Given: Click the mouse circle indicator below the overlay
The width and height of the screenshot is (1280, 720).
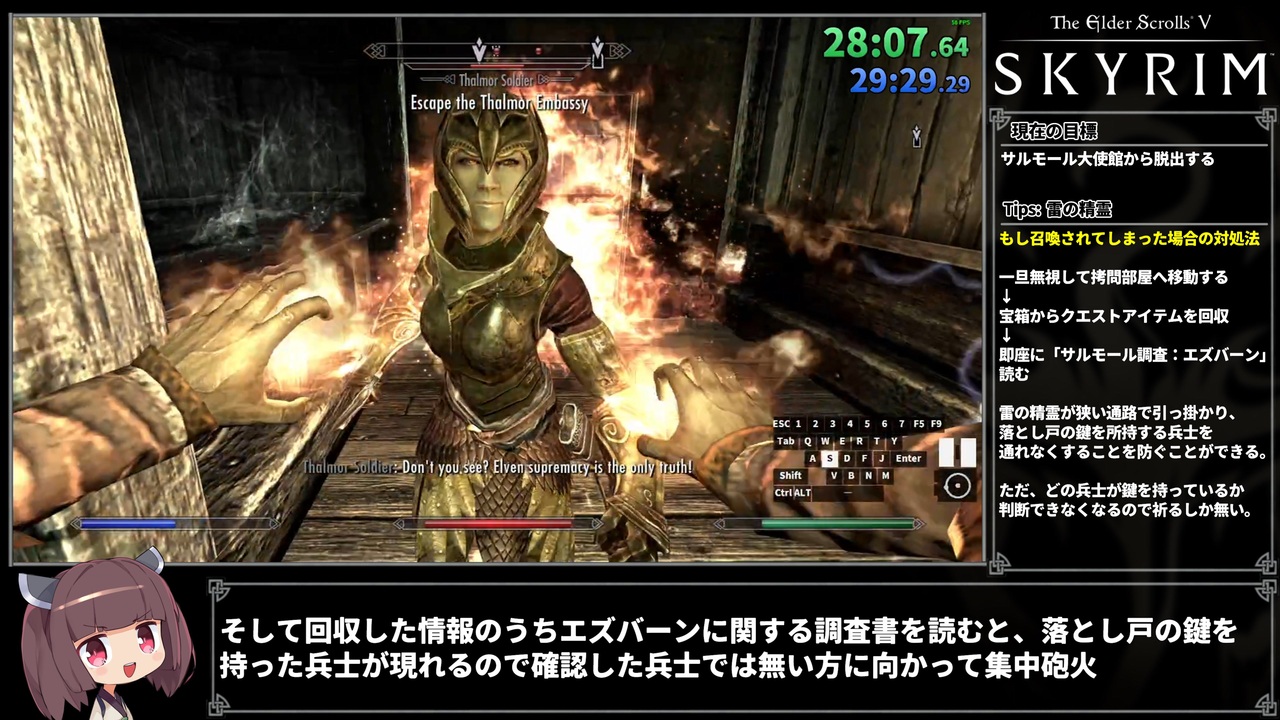Looking at the screenshot, I should tap(958, 487).
